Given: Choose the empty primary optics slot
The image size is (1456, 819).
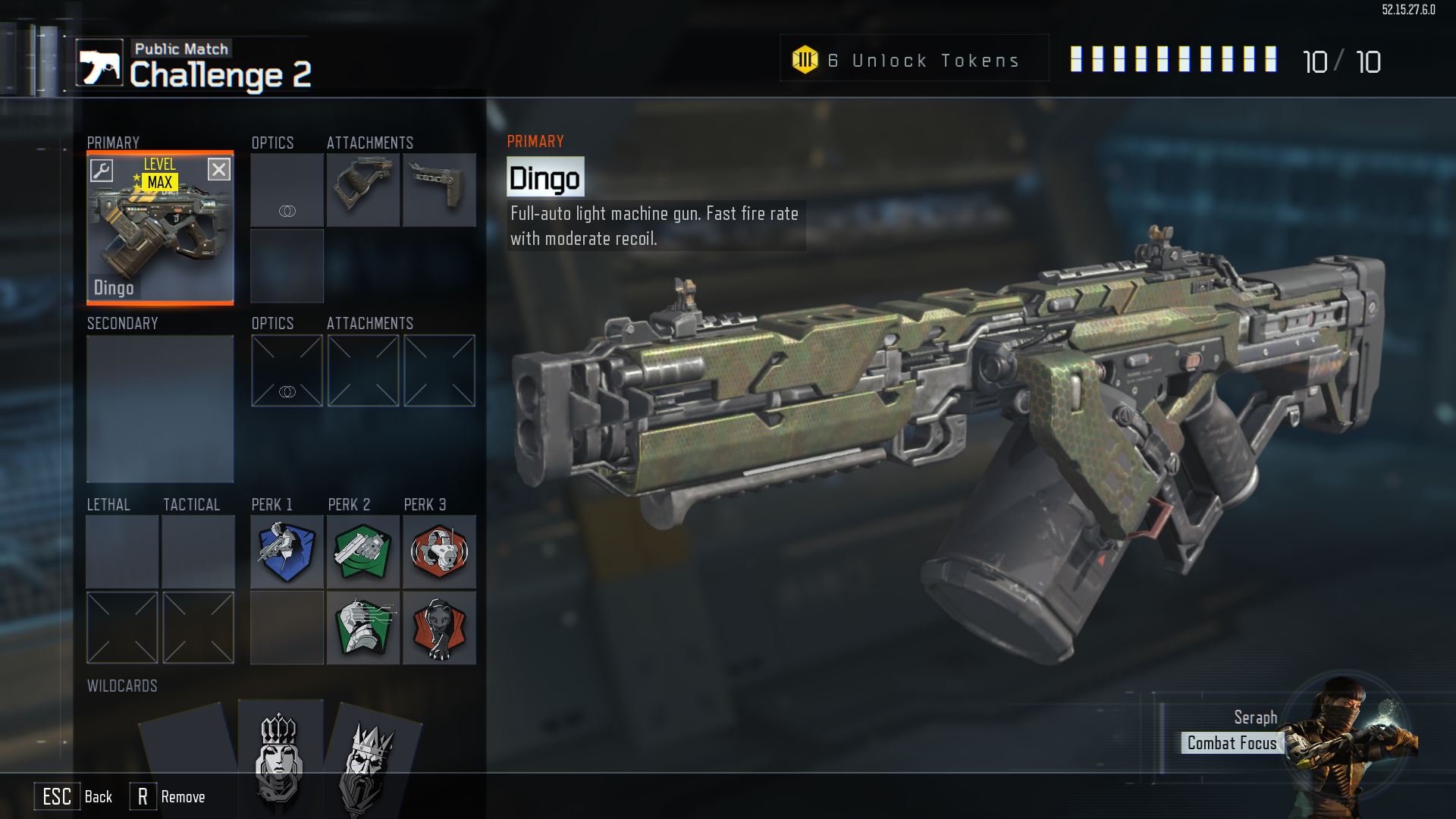Looking at the screenshot, I should pos(287,190).
